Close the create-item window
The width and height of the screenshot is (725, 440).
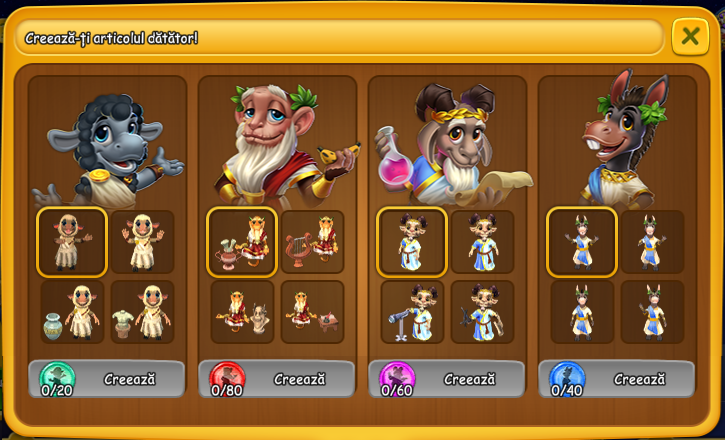tap(689, 37)
